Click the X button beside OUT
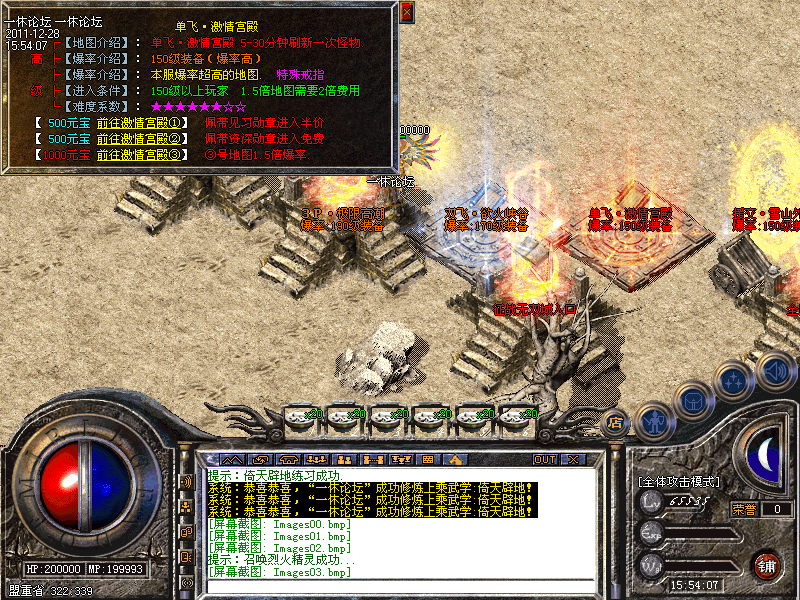The height and width of the screenshot is (600, 800). [573, 459]
